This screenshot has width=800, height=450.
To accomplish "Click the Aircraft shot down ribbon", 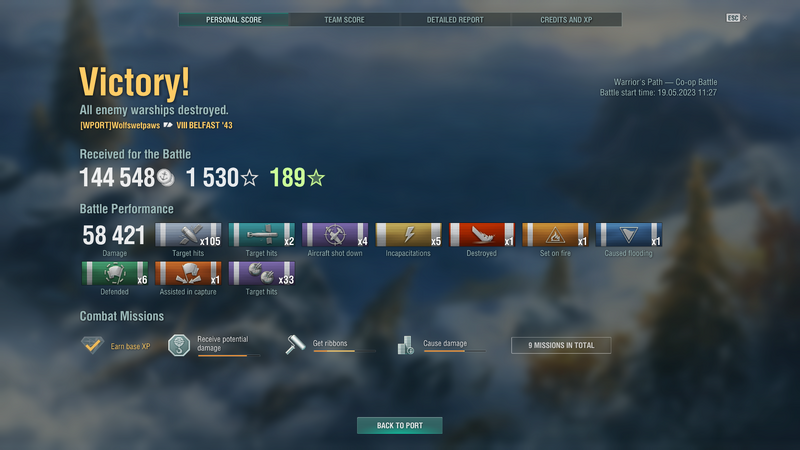I will (x=335, y=235).
